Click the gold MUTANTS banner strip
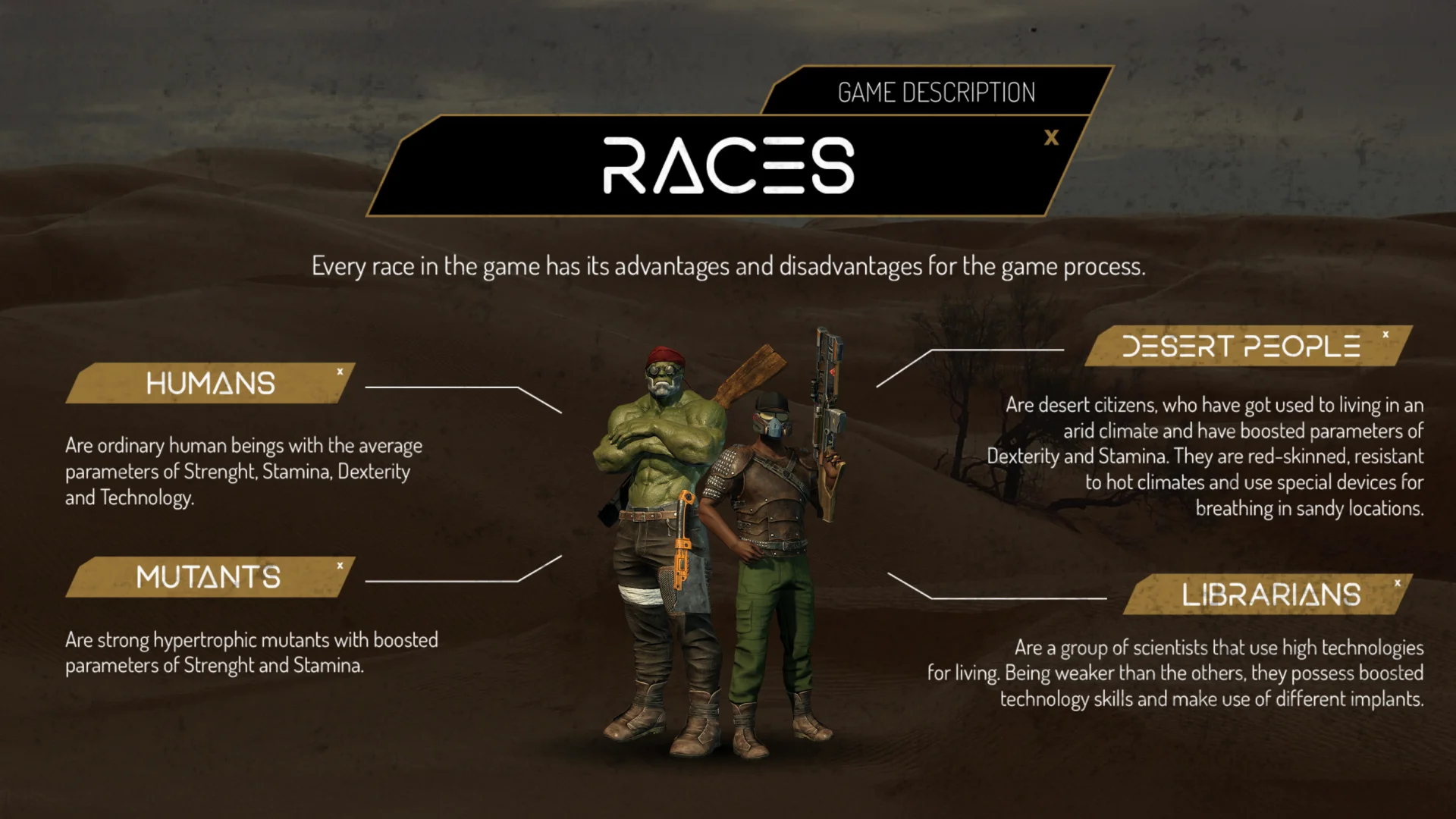Image resolution: width=1456 pixels, height=819 pixels. (209, 577)
